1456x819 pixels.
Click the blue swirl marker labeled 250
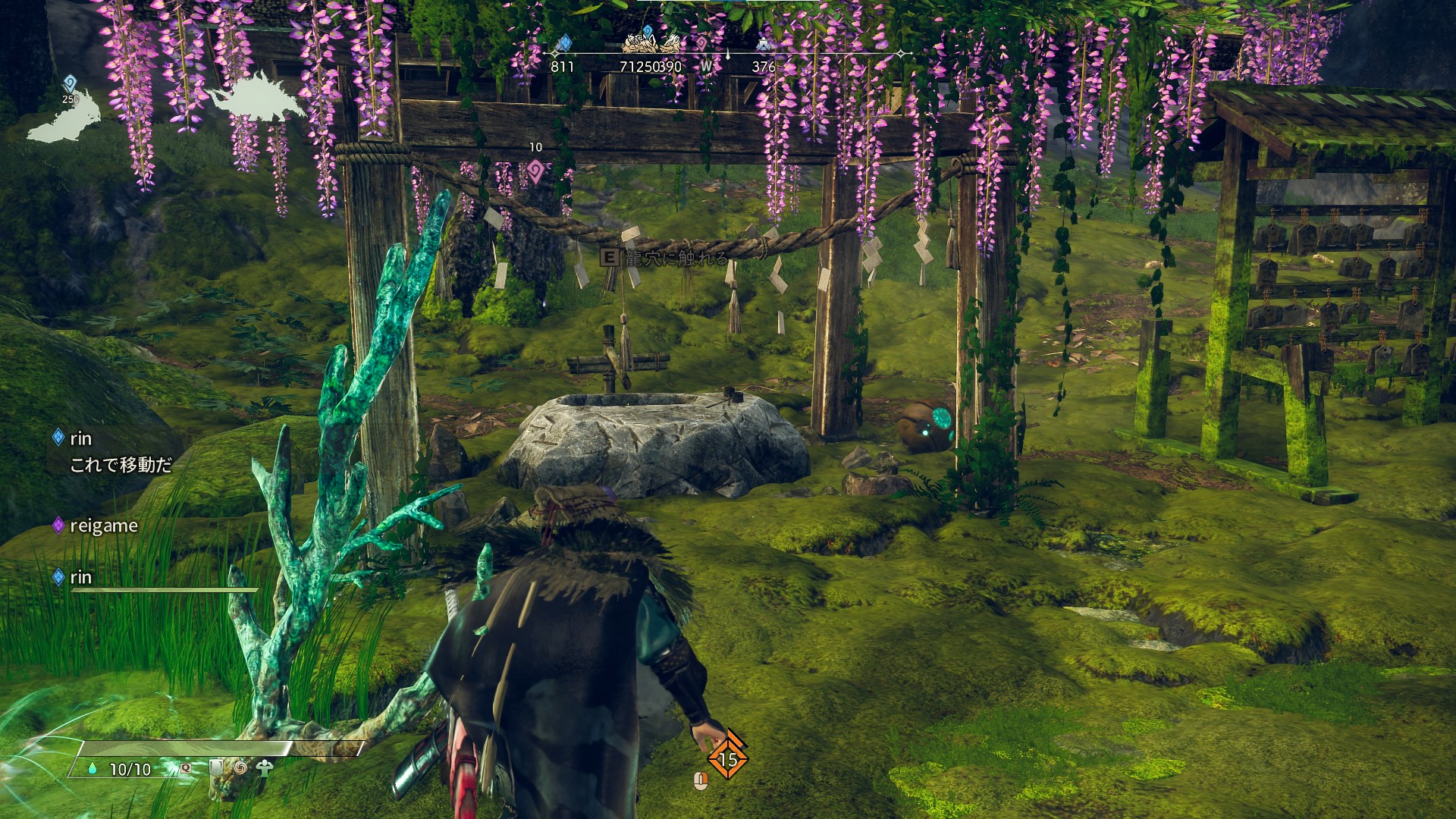click(x=70, y=83)
